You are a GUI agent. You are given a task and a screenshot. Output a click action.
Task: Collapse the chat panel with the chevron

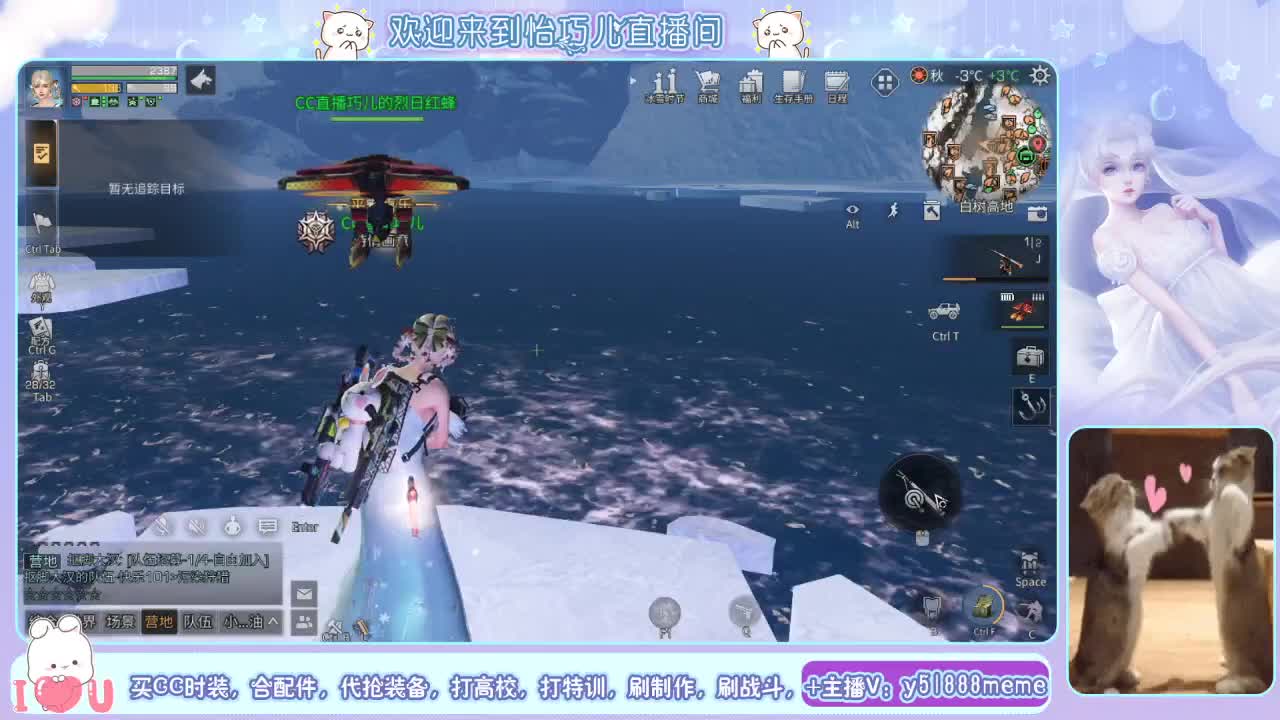[x=275, y=620]
